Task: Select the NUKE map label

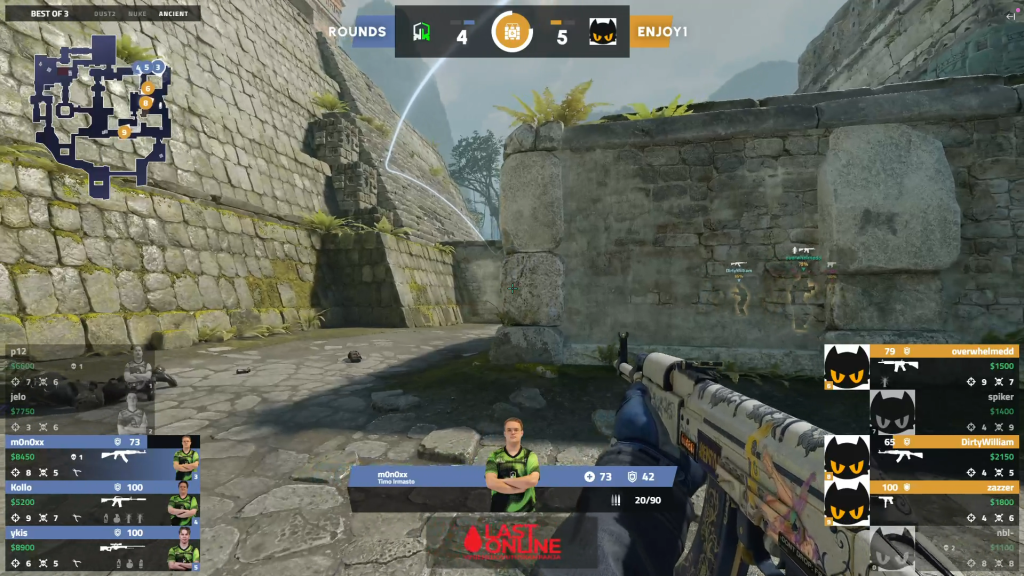Action: (139, 14)
